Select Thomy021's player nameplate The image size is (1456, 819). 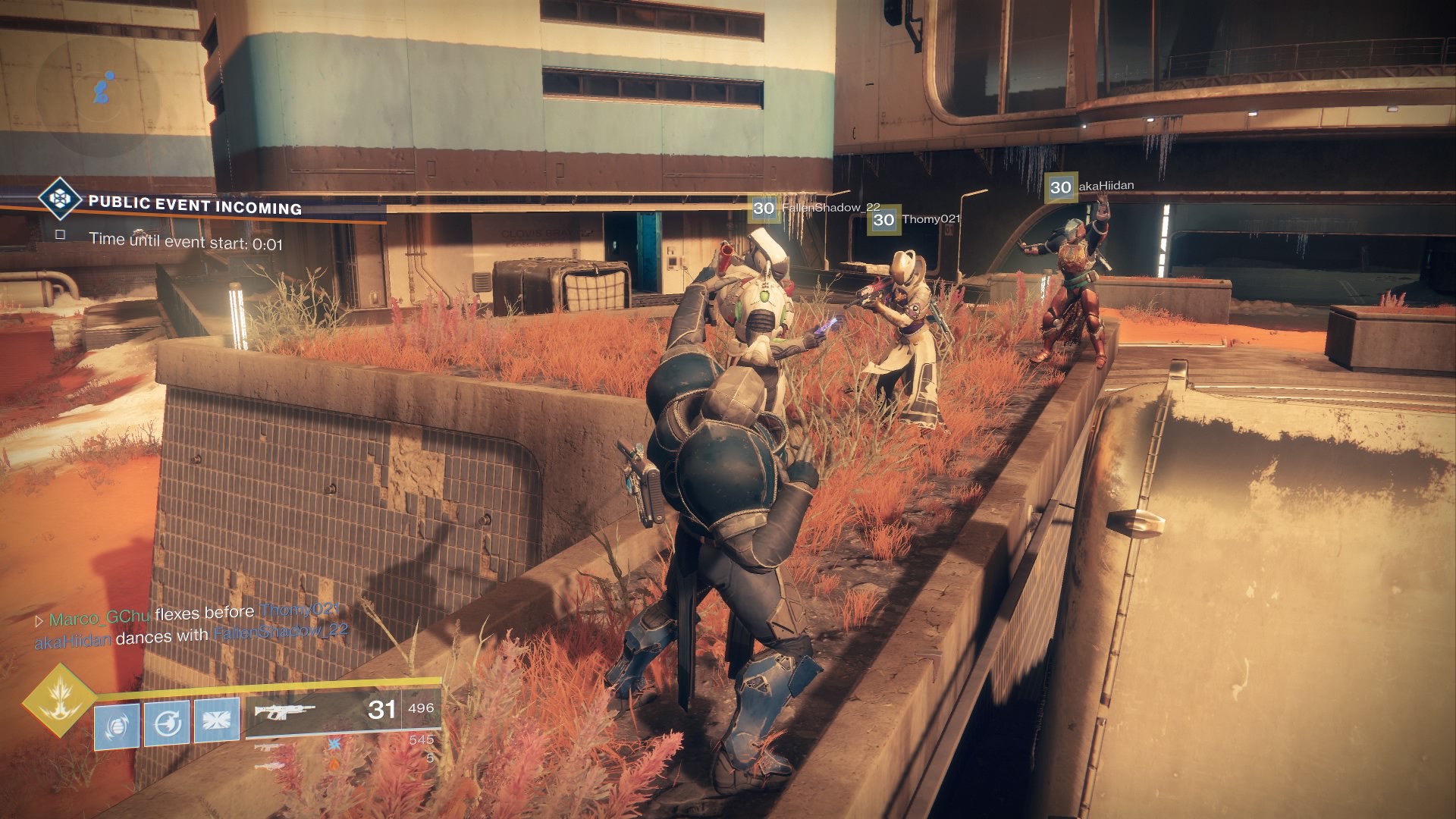(915, 220)
